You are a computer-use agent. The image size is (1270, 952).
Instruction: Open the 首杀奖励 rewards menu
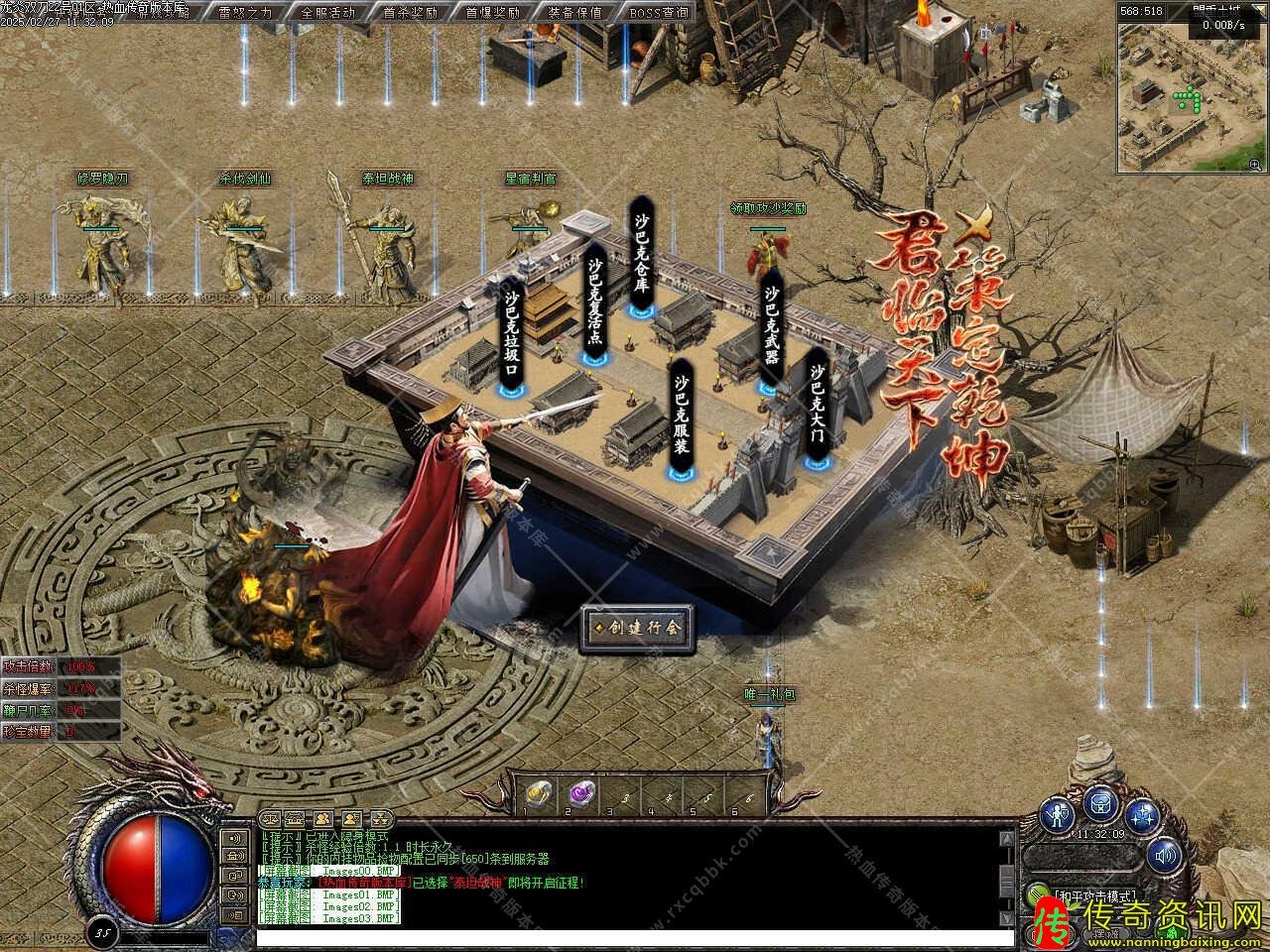pyautogui.click(x=410, y=13)
